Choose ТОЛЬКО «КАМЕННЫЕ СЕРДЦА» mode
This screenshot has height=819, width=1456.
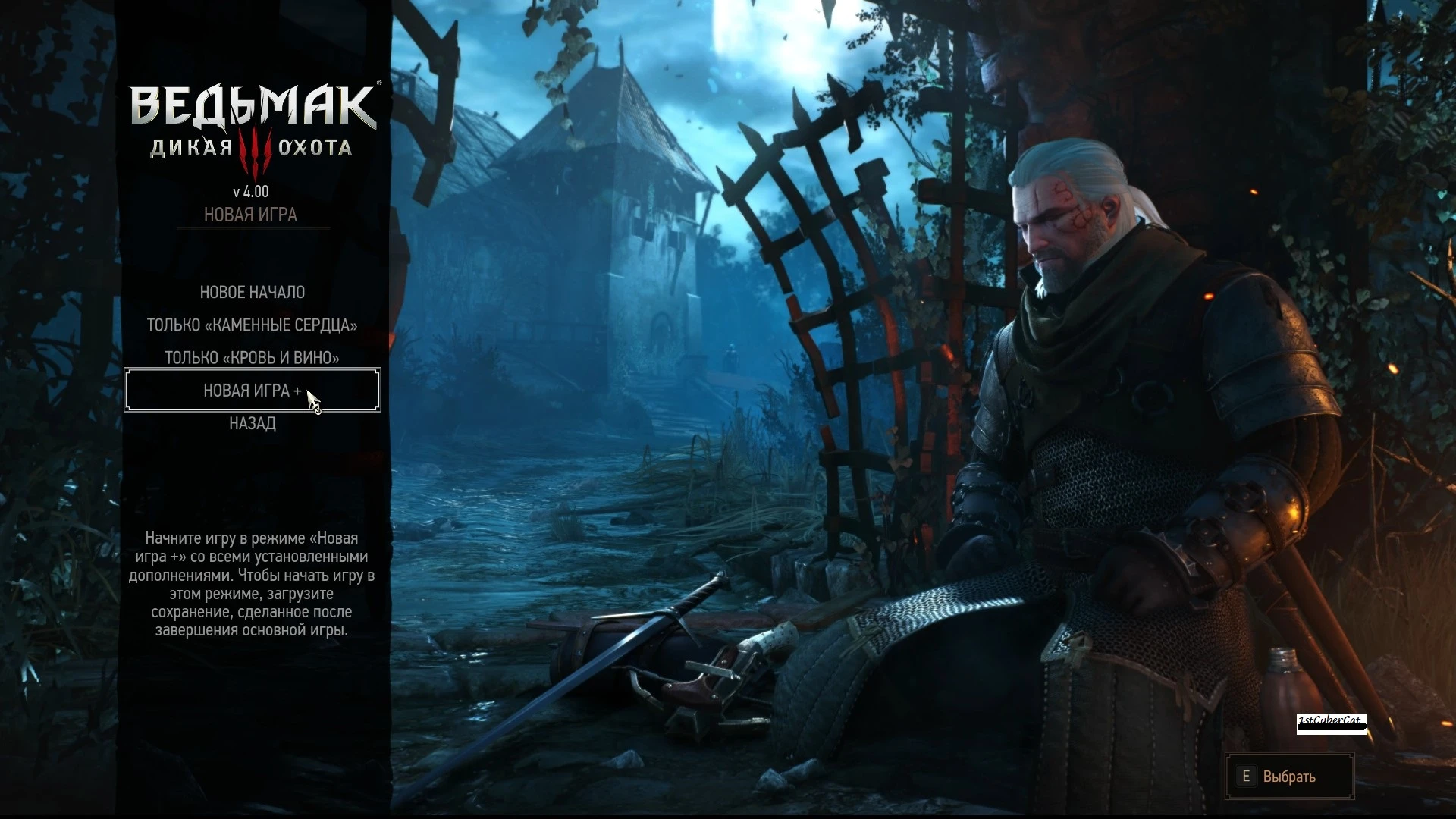252,325
